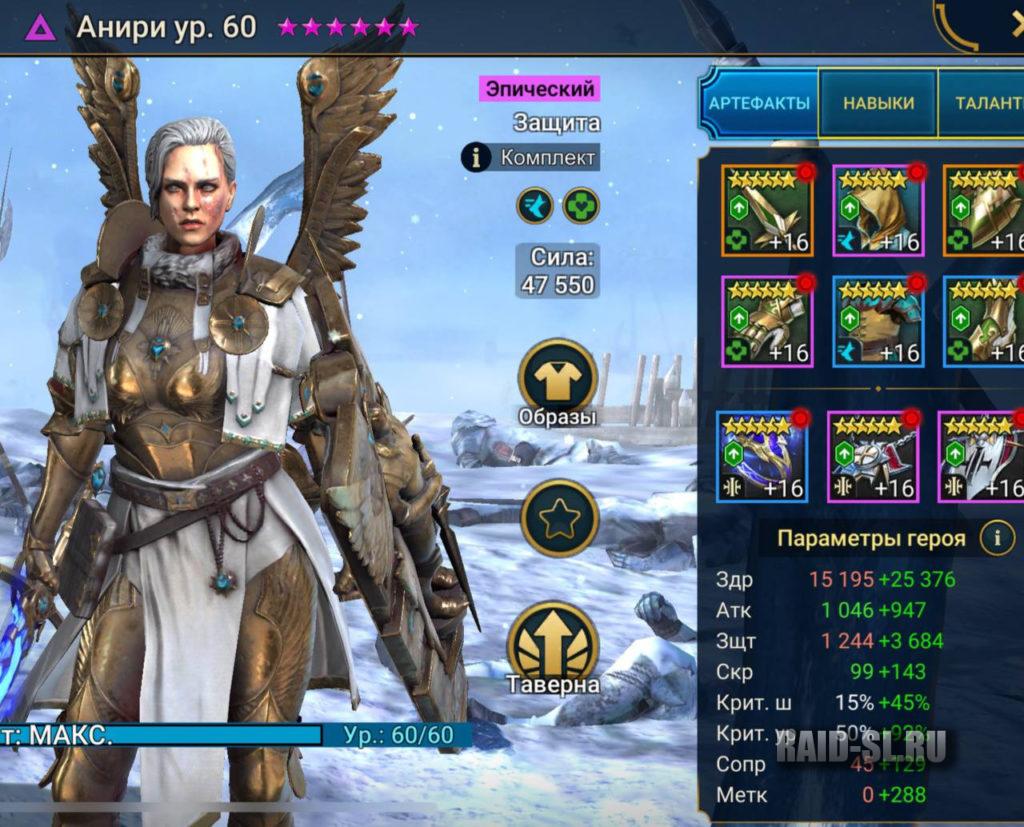Open the blue ring accessory slot
1024x827 pixels.
point(762,455)
